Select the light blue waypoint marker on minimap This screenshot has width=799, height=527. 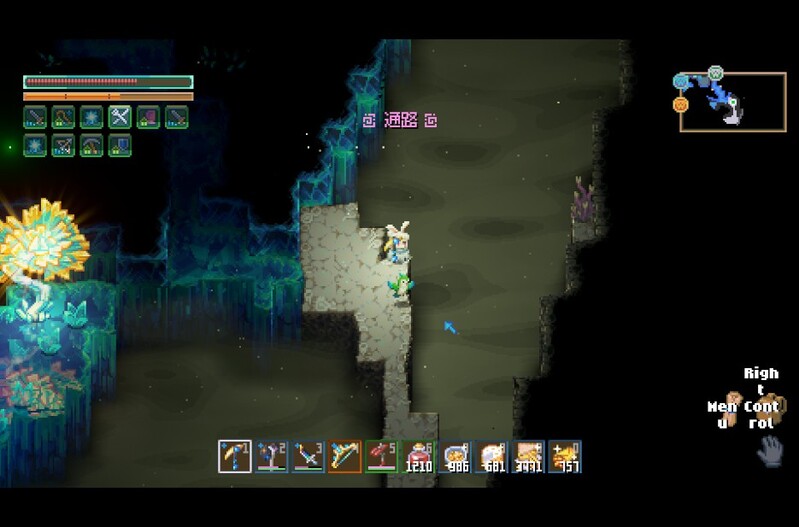pos(681,81)
